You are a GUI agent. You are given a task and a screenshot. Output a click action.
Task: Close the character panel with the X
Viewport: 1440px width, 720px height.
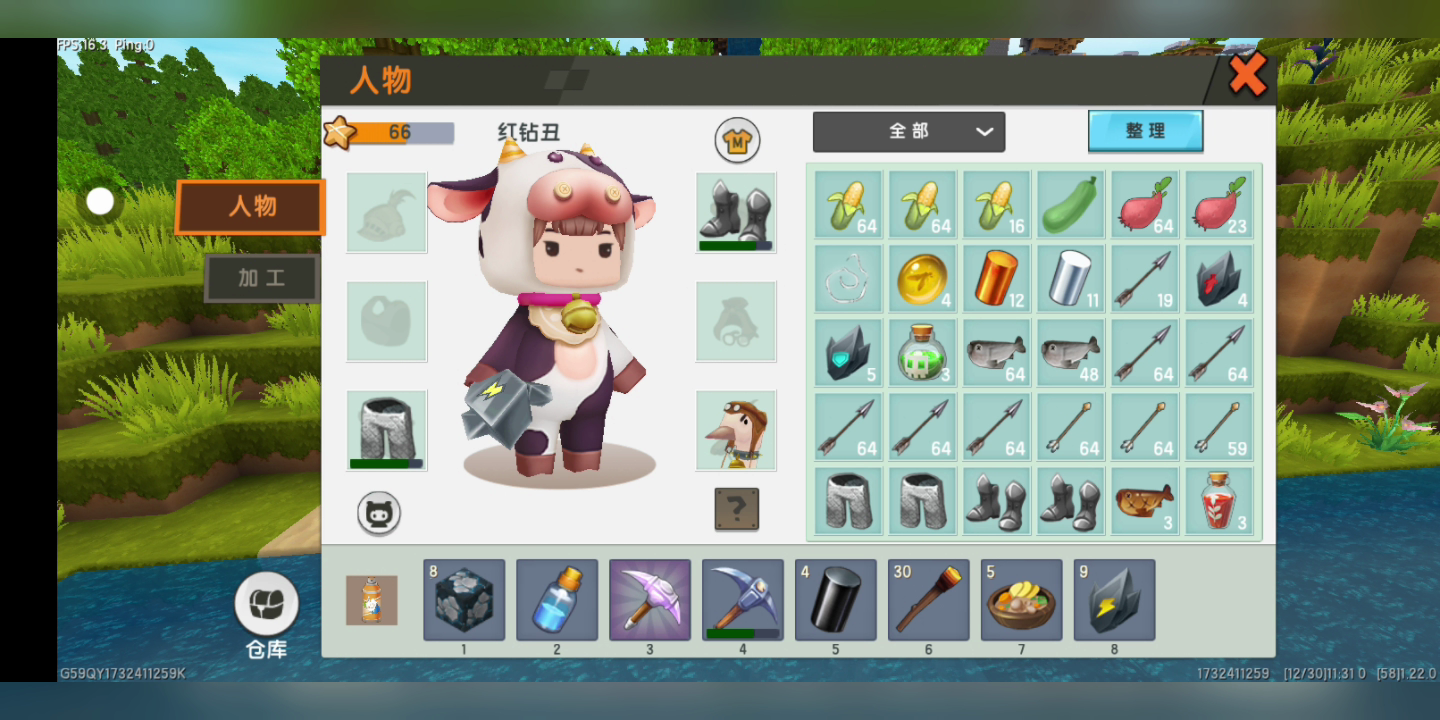point(1247,75)
